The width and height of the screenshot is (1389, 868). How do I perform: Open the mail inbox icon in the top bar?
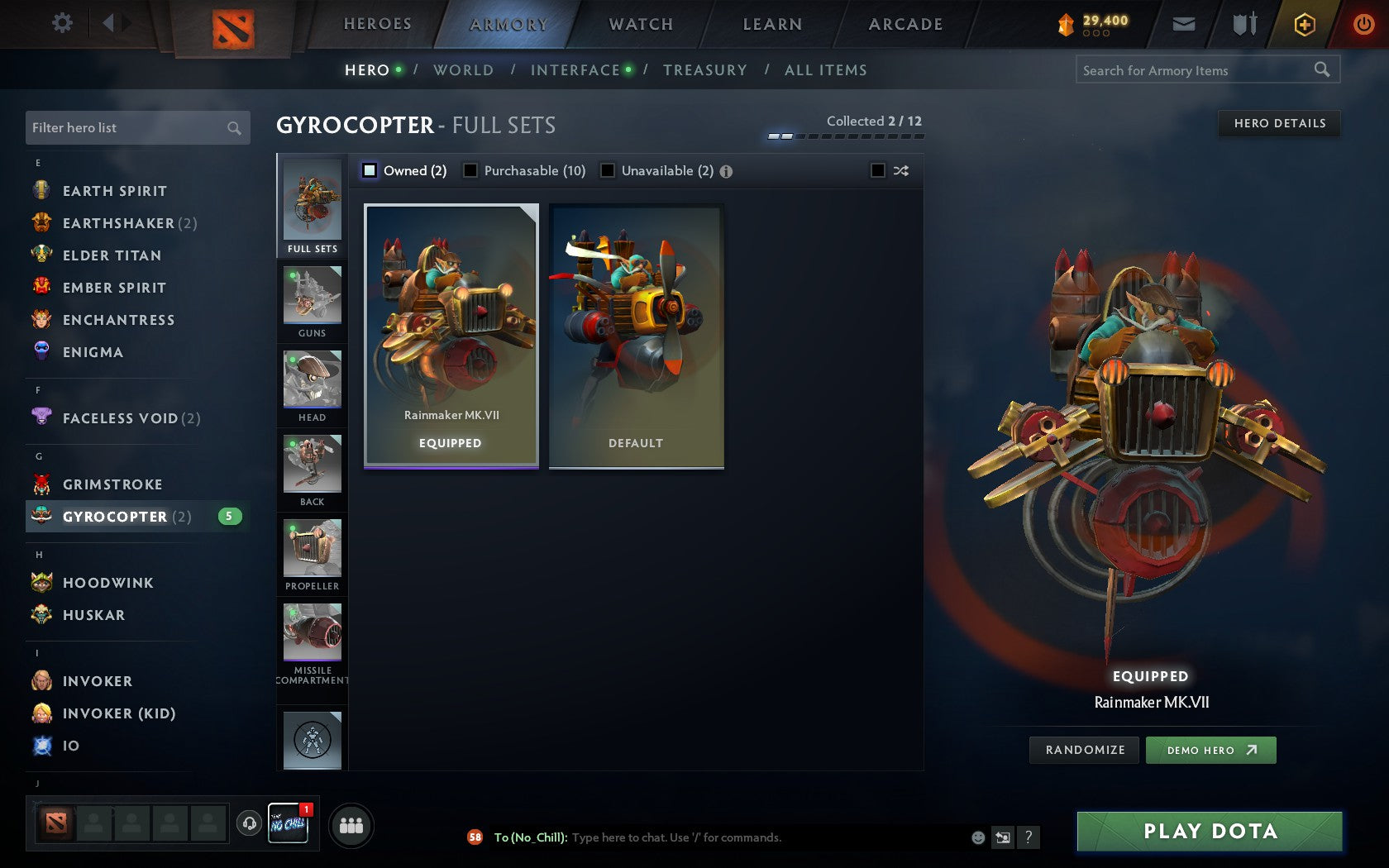[x=1184, y=24]
